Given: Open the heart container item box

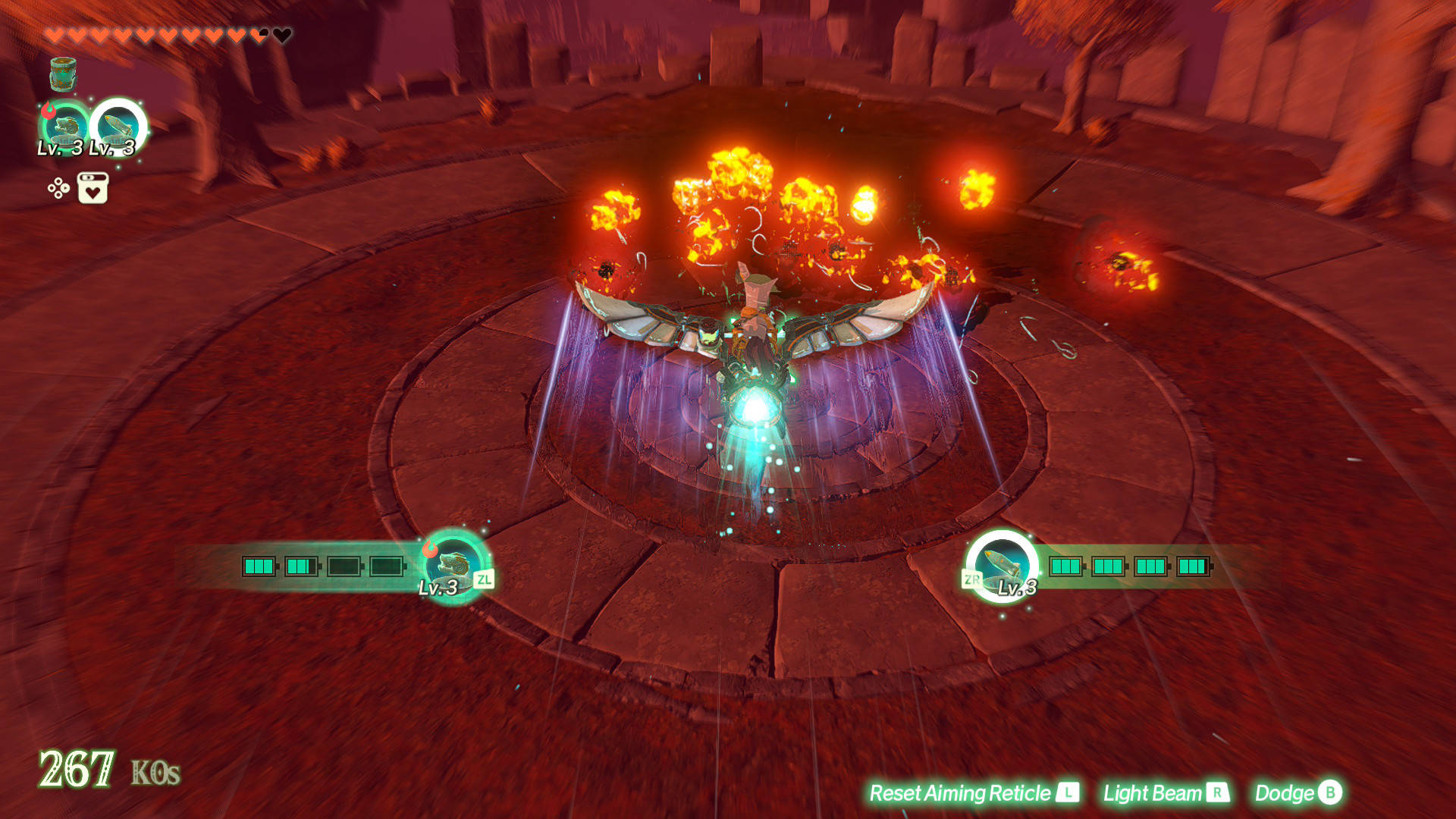Looking at the screenshot, I should 93,188.
